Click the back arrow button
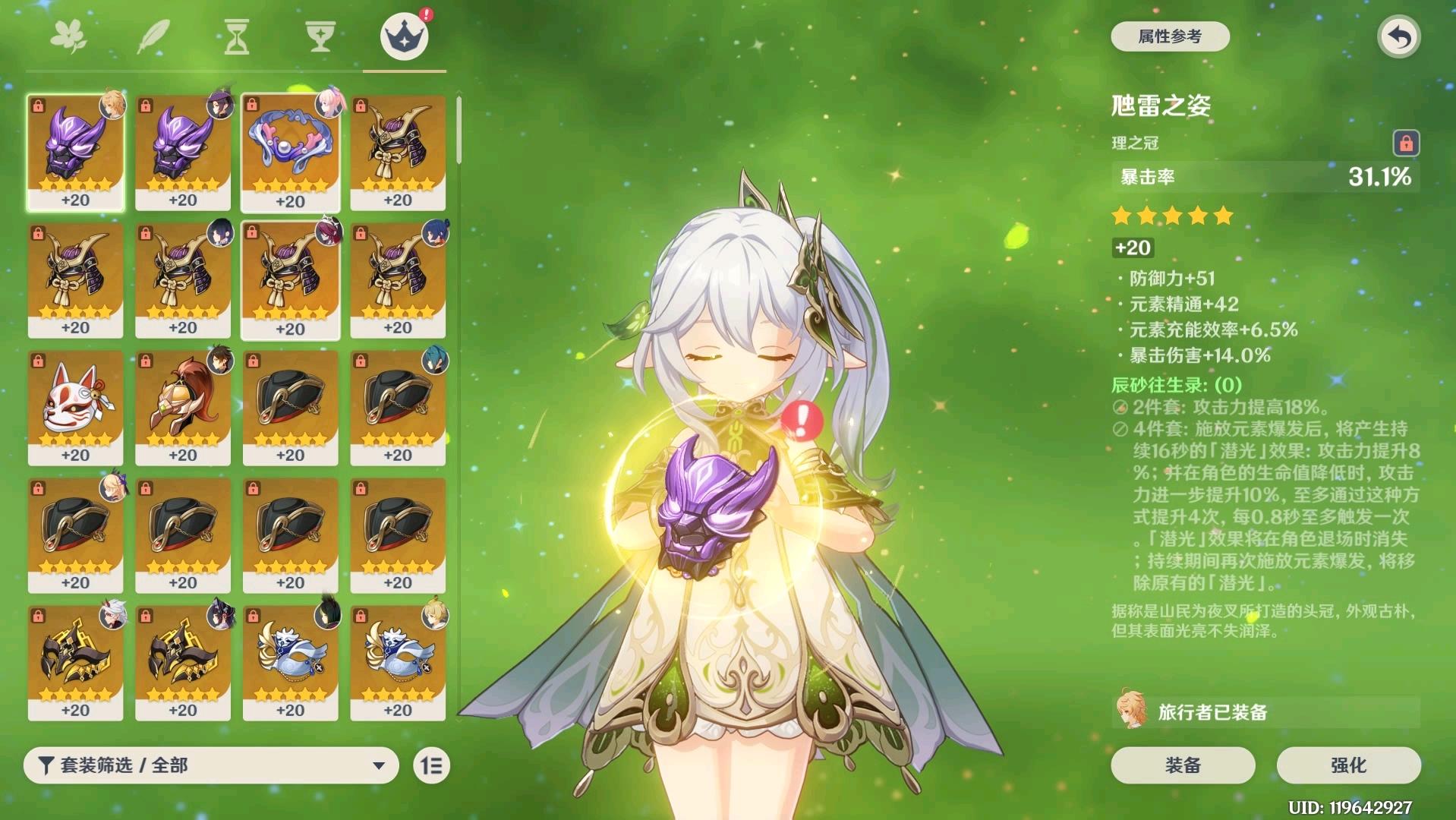The height and width of the screenshot is (820, 1456). pyautogui.click(x=1398, y=36)
